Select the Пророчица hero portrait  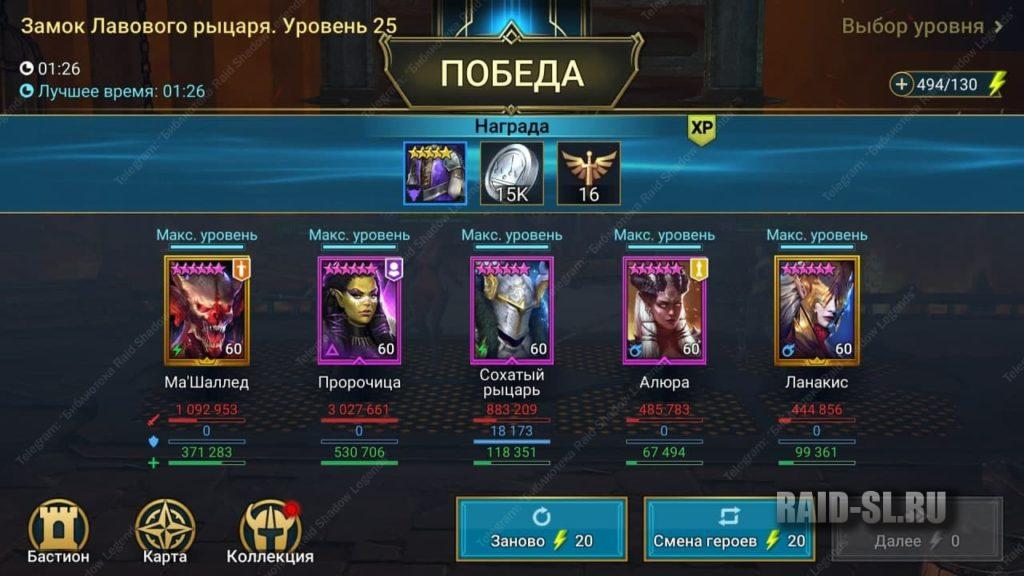click(359, 311)
